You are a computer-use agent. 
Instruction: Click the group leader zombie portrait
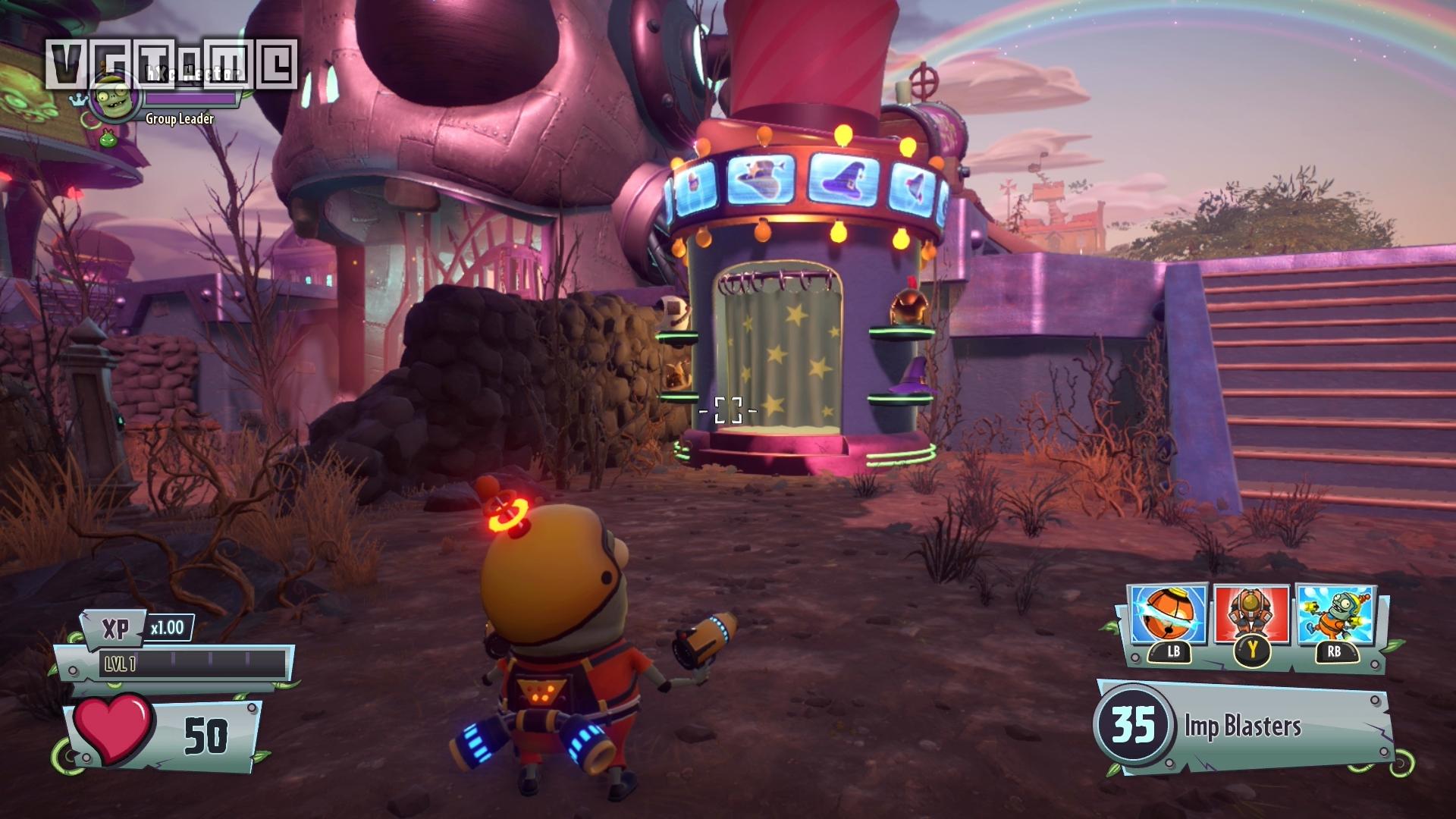click(115, 97)
